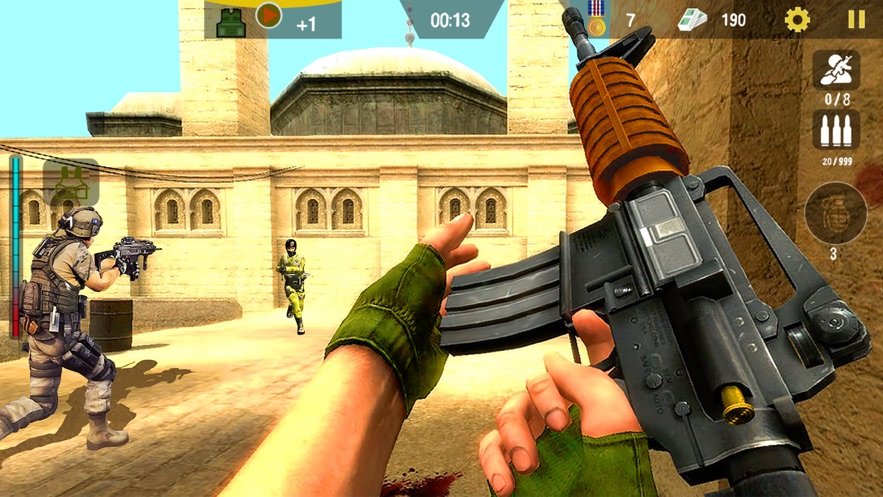Reload using the three-bullets ammo icon
Viewport: 883px width, 497px height.
835,128
